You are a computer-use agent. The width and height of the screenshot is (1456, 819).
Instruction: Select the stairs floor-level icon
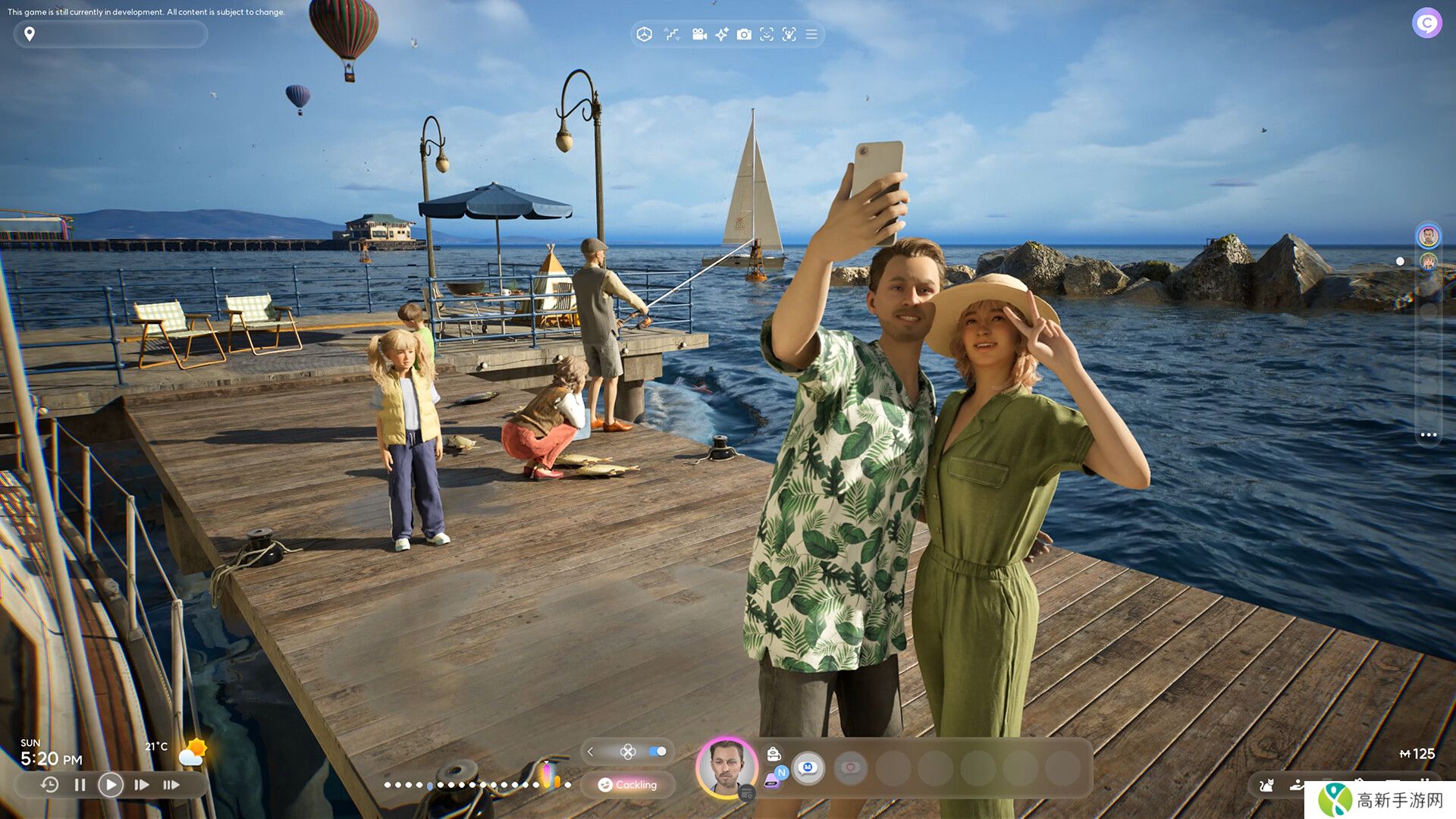point(672,34)
